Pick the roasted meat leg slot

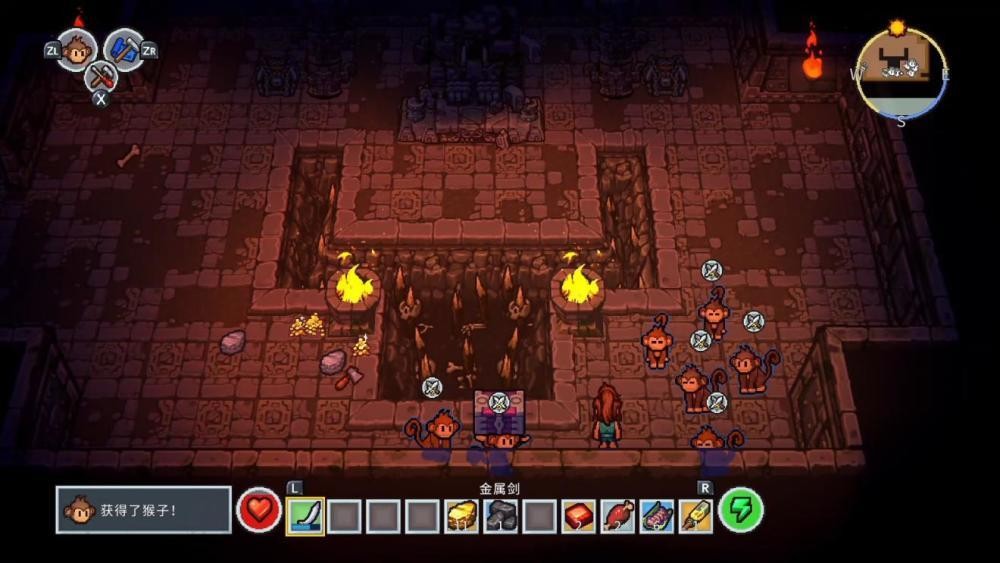click(617, 515)
